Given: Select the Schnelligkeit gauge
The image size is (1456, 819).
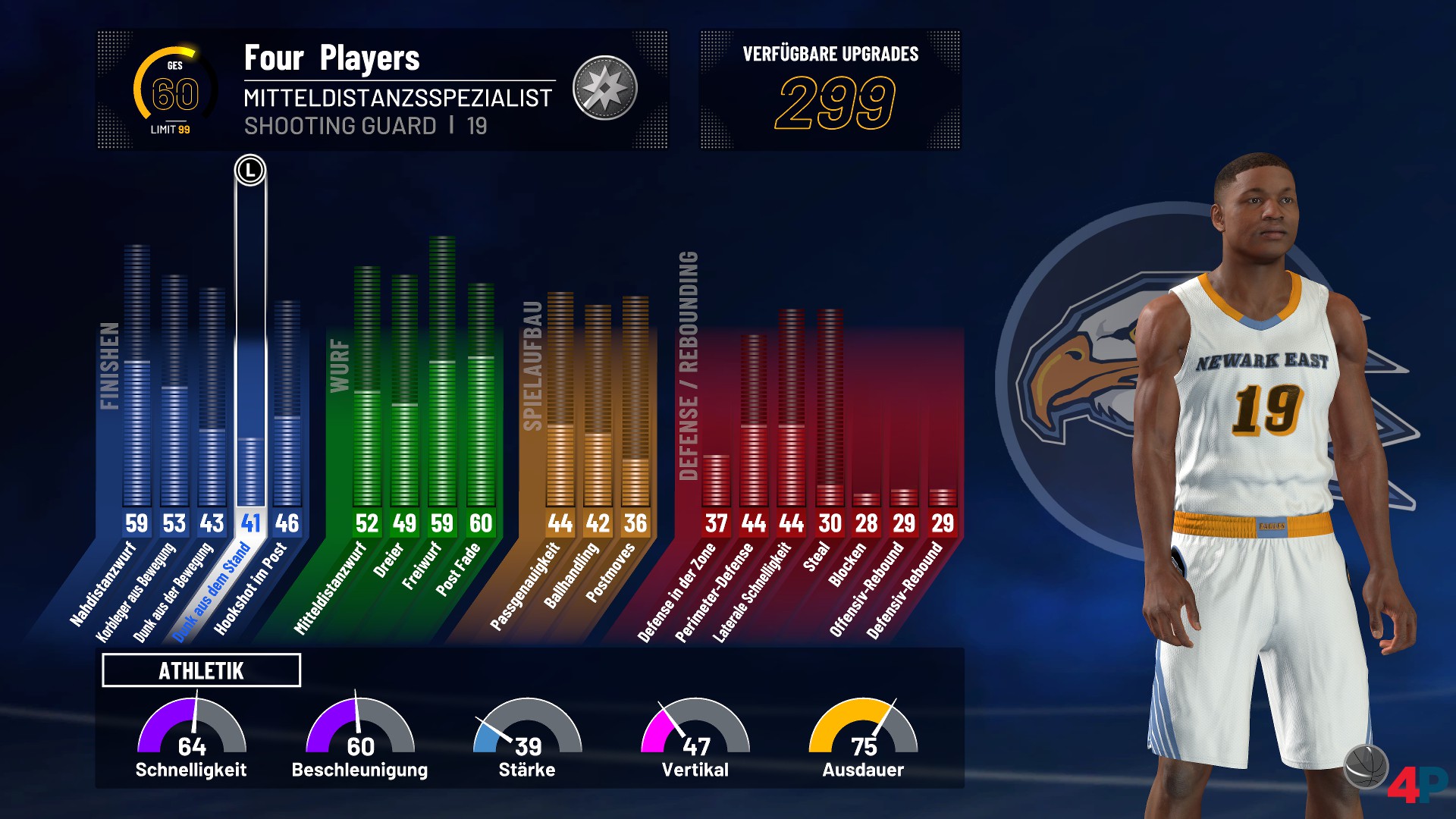Looking at the screenshot, I should 191,737.
